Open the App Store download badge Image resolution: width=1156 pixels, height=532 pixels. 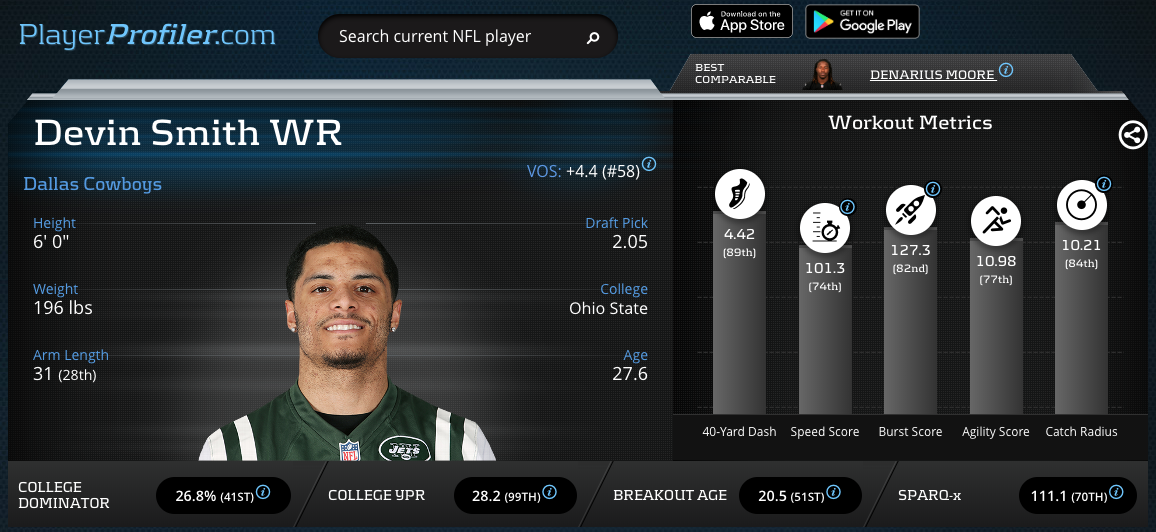click(742, 21)
